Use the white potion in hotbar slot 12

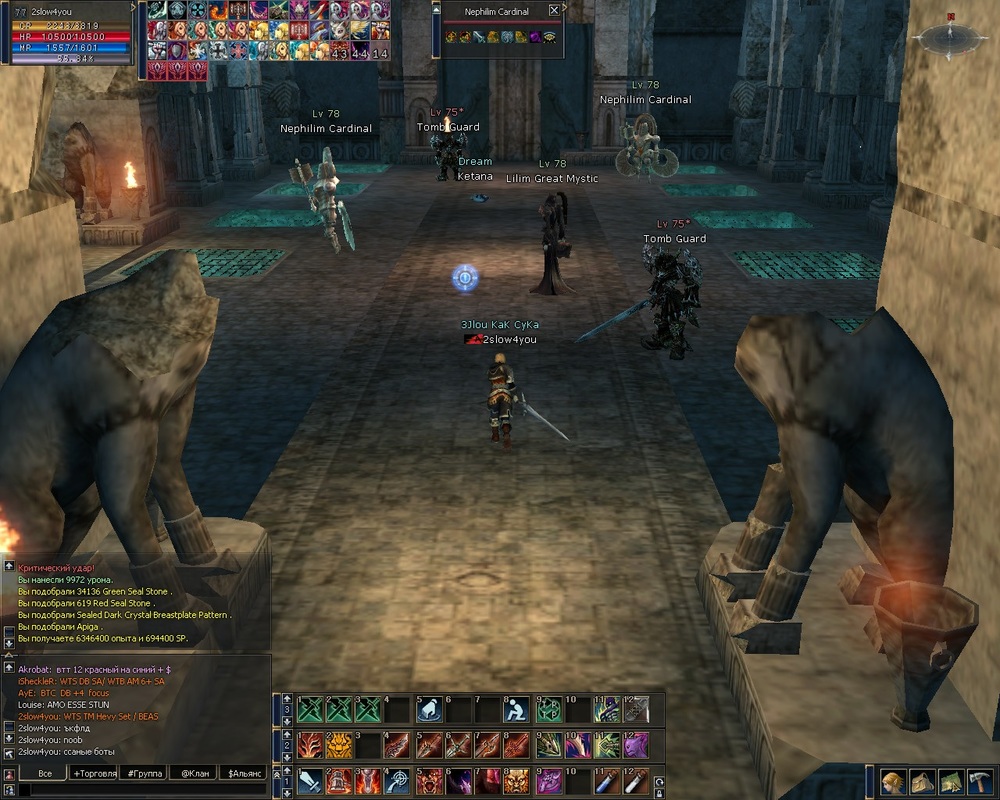click(x=635, y=781)
